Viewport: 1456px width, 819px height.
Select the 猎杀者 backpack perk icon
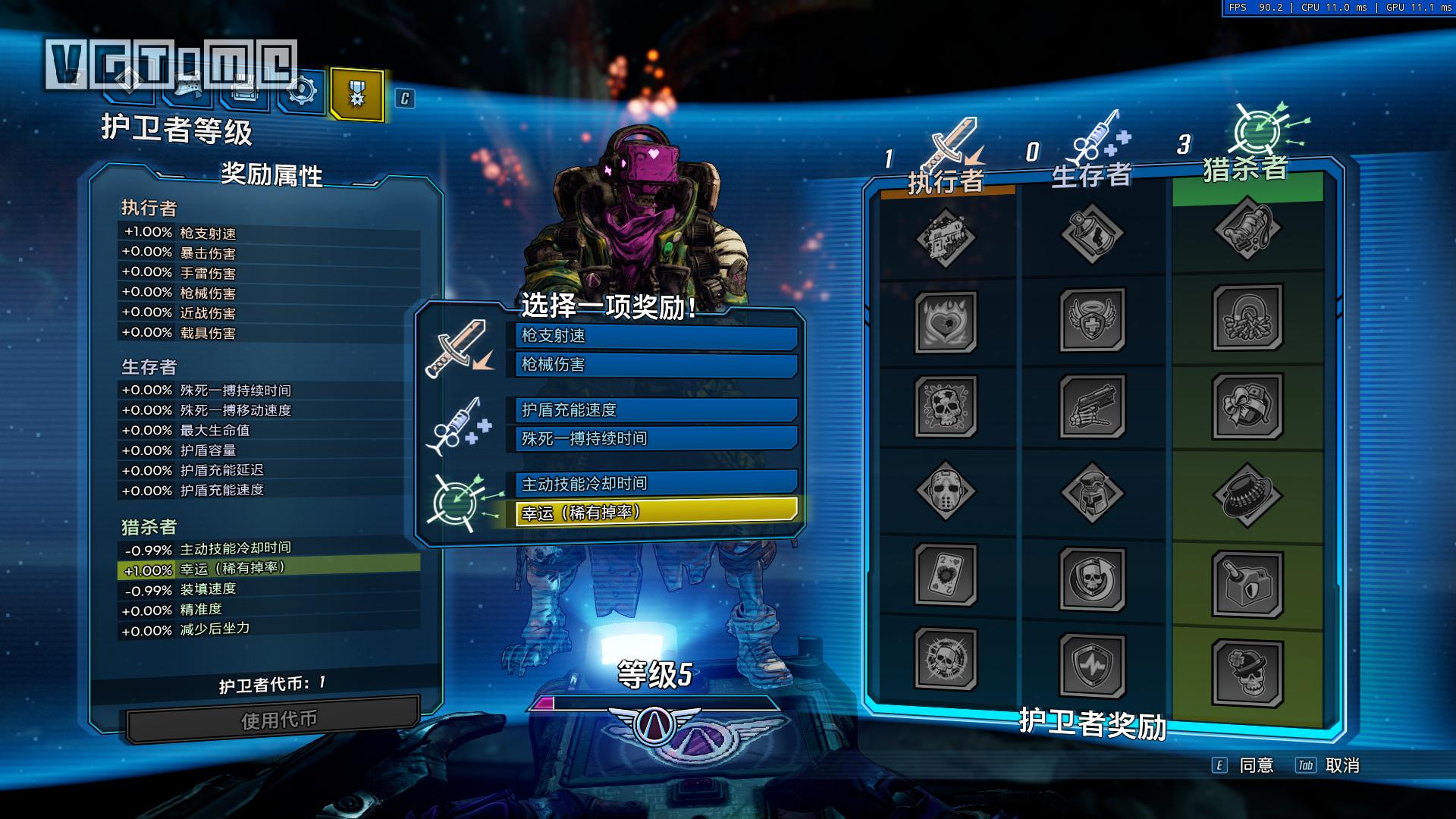point(1247,228)
